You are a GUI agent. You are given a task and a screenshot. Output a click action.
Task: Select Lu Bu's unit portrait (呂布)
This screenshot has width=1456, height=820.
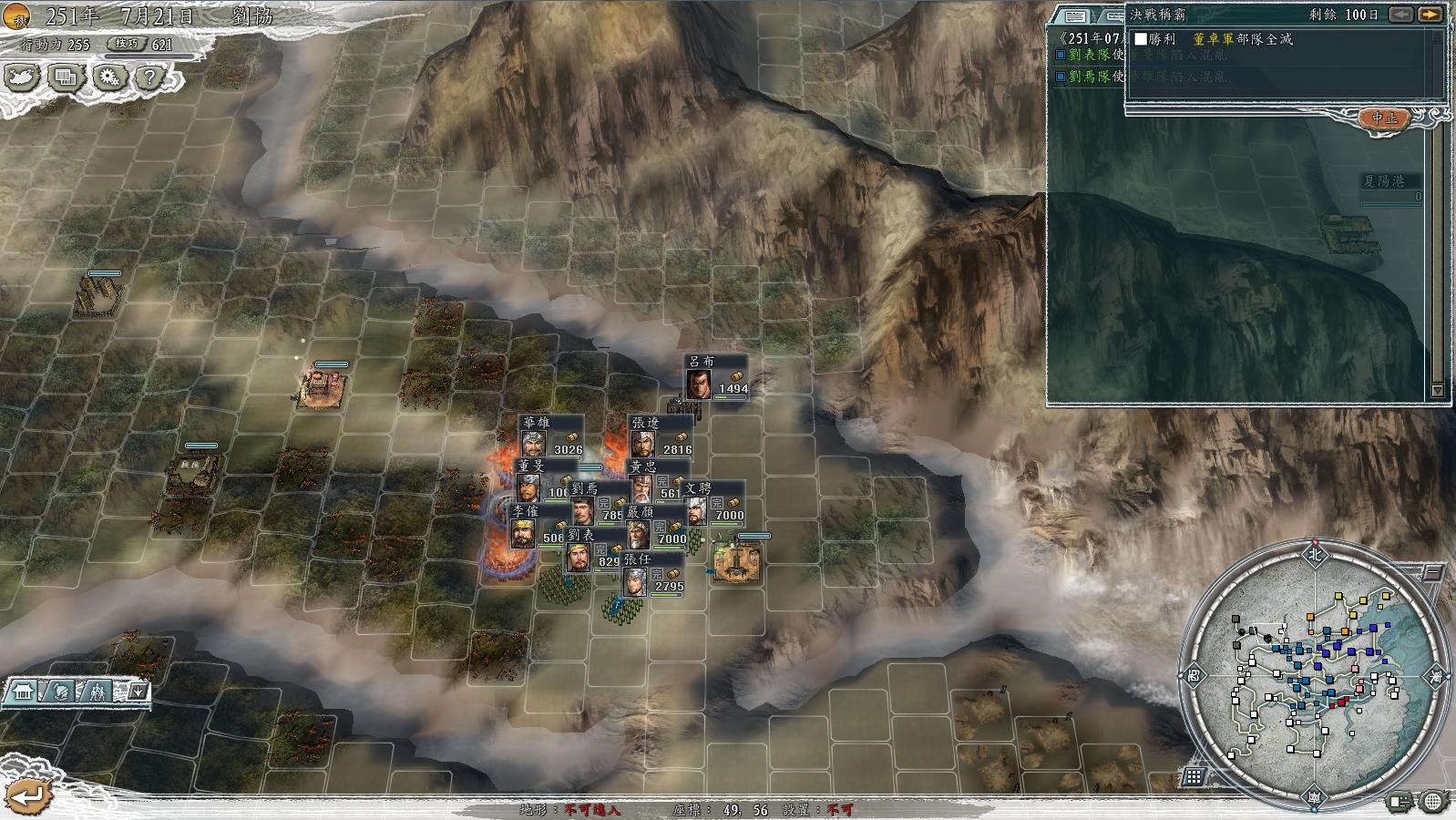(x=699, y=383)
